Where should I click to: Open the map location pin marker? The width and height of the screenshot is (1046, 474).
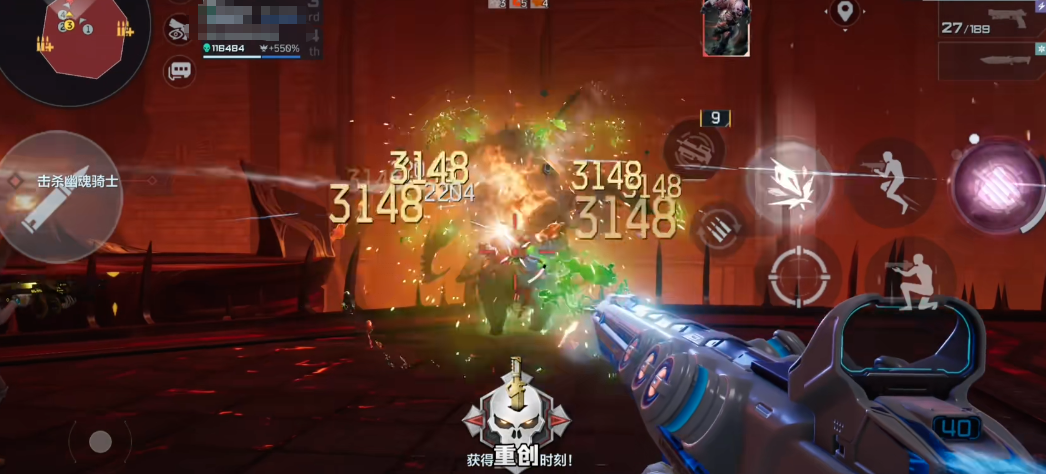point(846,12)
